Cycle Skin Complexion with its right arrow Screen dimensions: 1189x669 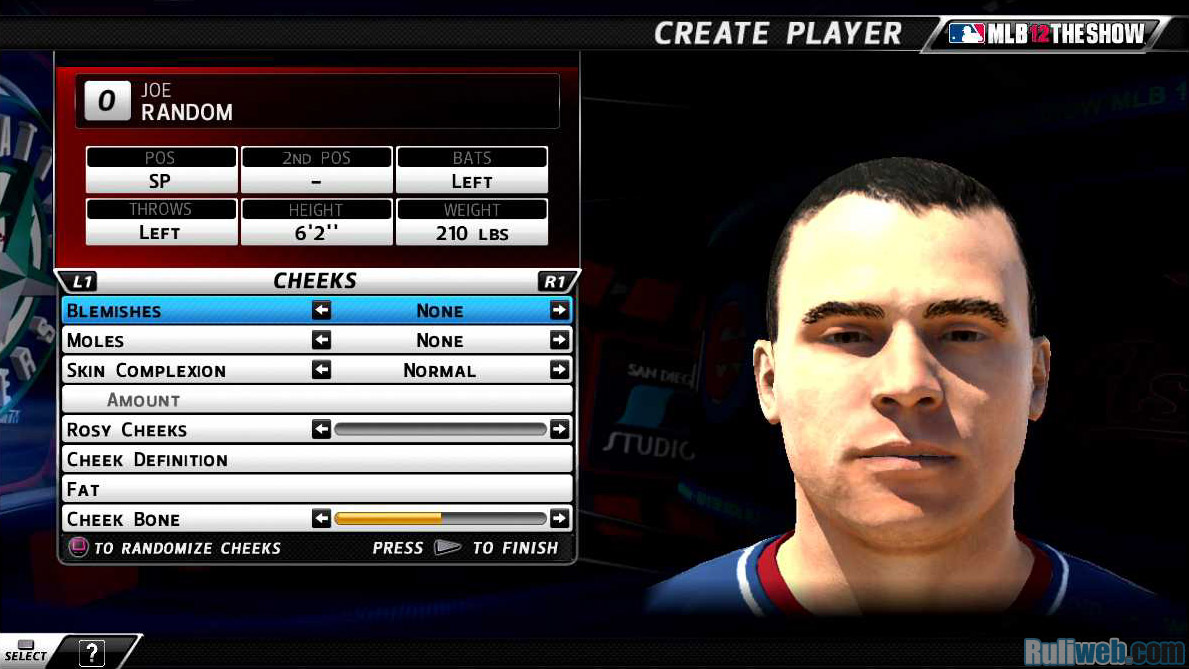click(x=559, y=370)
